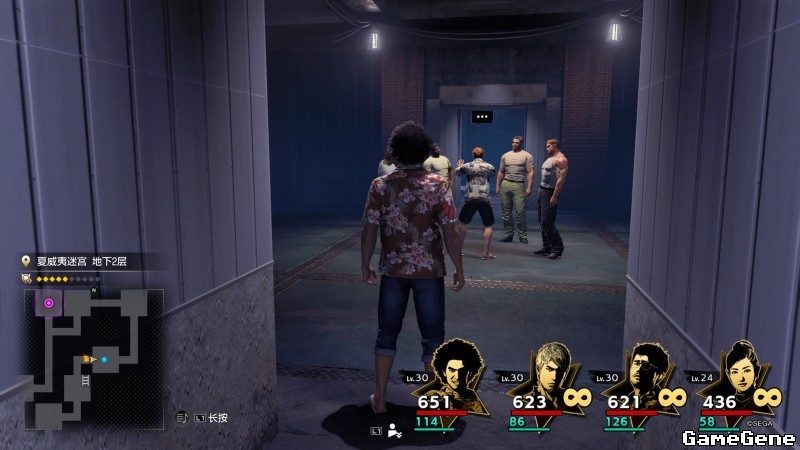This screenshot has height=450, width=800.
Task: Click the cyan dot on the minimap
Action: [104, 357]
